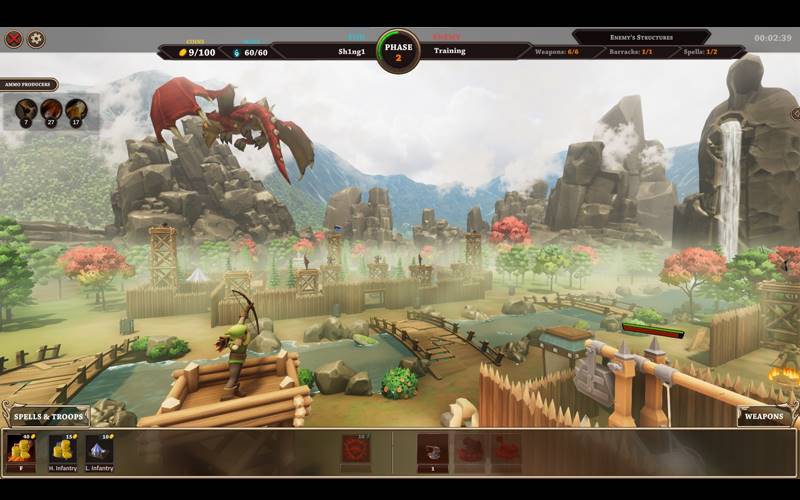Image resolution: width=800 pixels, height=500 pixels.
Task: Choose the first troop slot costing 40
Action: coord(21,451)
